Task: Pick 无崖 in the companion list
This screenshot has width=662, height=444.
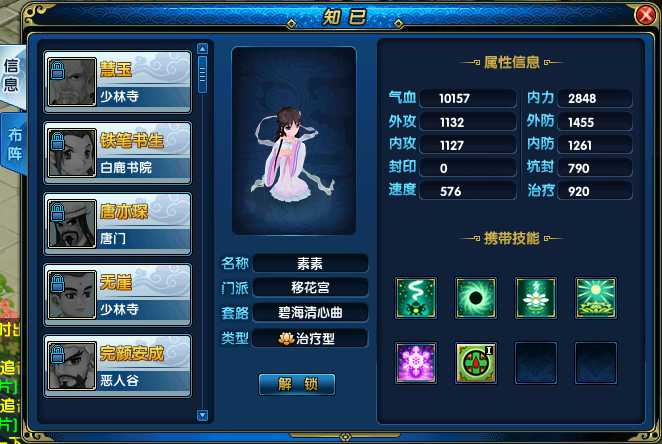Action: coord(118,294)
